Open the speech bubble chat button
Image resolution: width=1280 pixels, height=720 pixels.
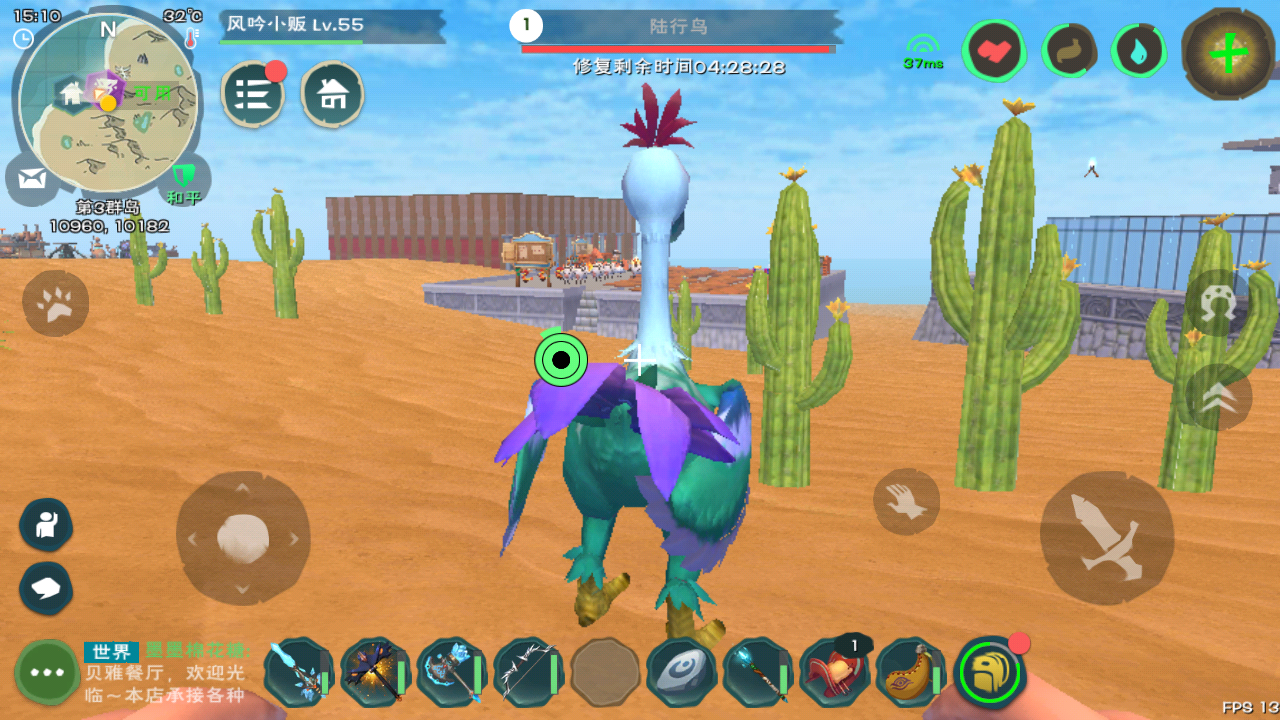pyautogui.click(x=46, y=588)
